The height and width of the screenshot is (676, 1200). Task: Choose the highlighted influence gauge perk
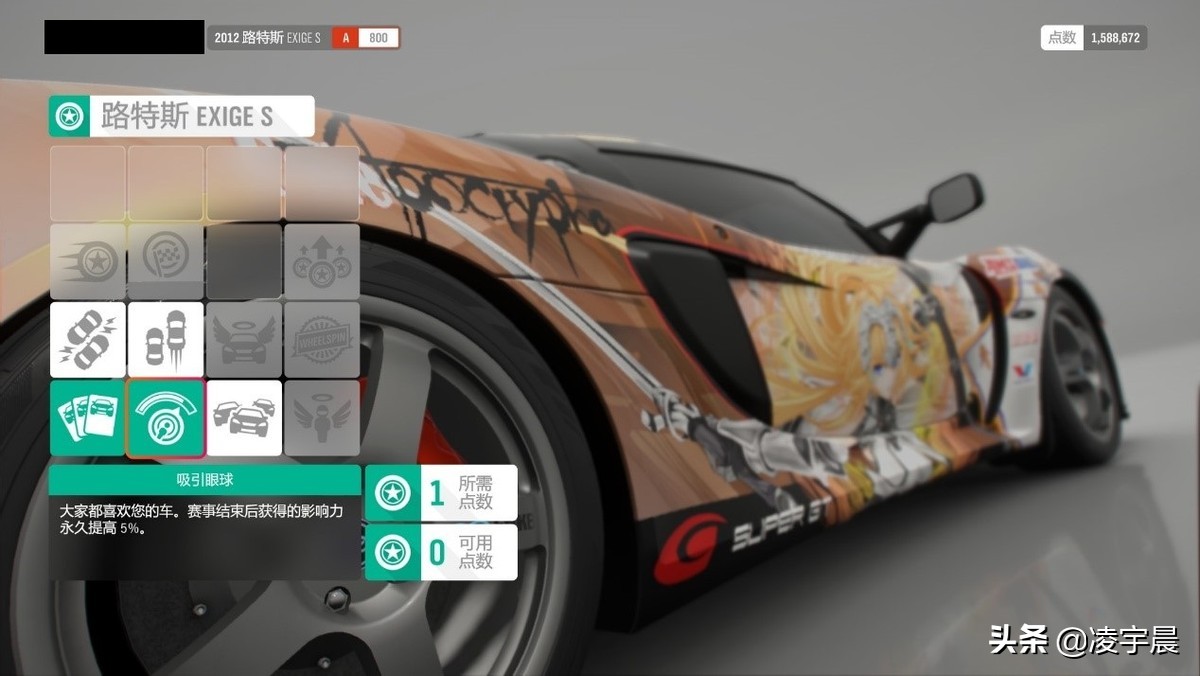click(x=166, y=417)
